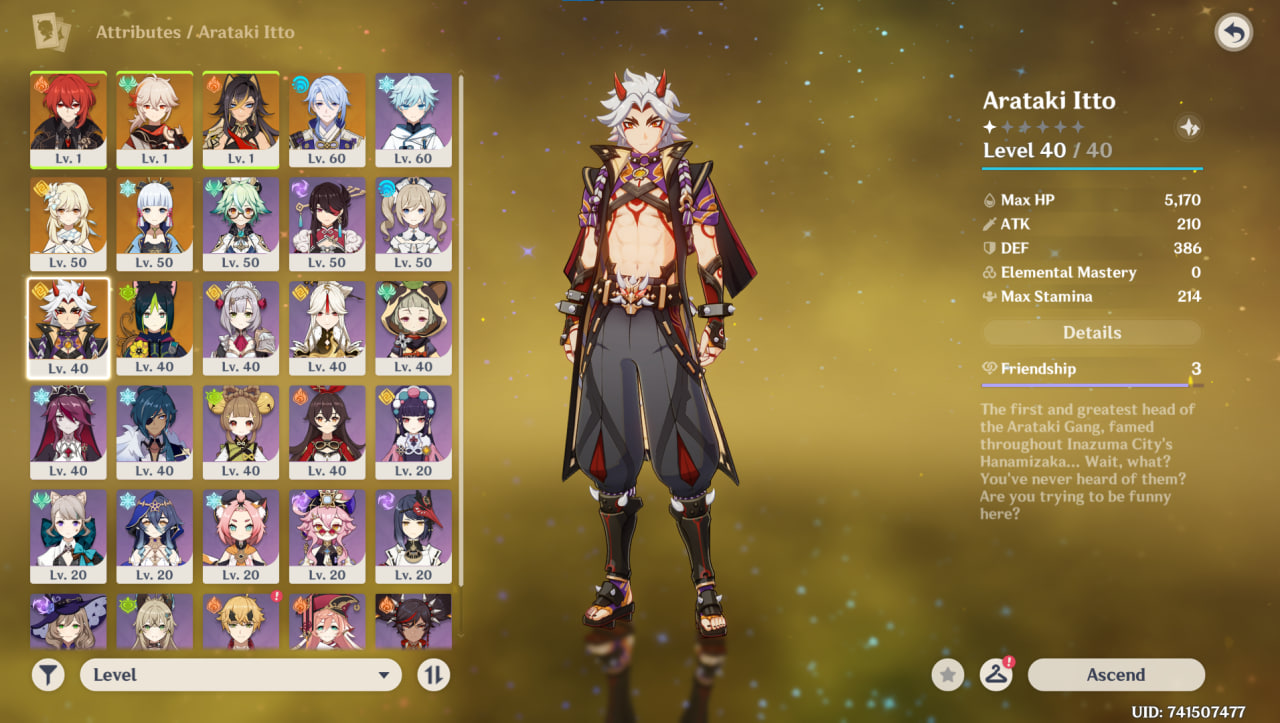The height and width of the screenshot is (723, 1280).
Task: Select Noelle the maid portrait
Action: (241, 326)
